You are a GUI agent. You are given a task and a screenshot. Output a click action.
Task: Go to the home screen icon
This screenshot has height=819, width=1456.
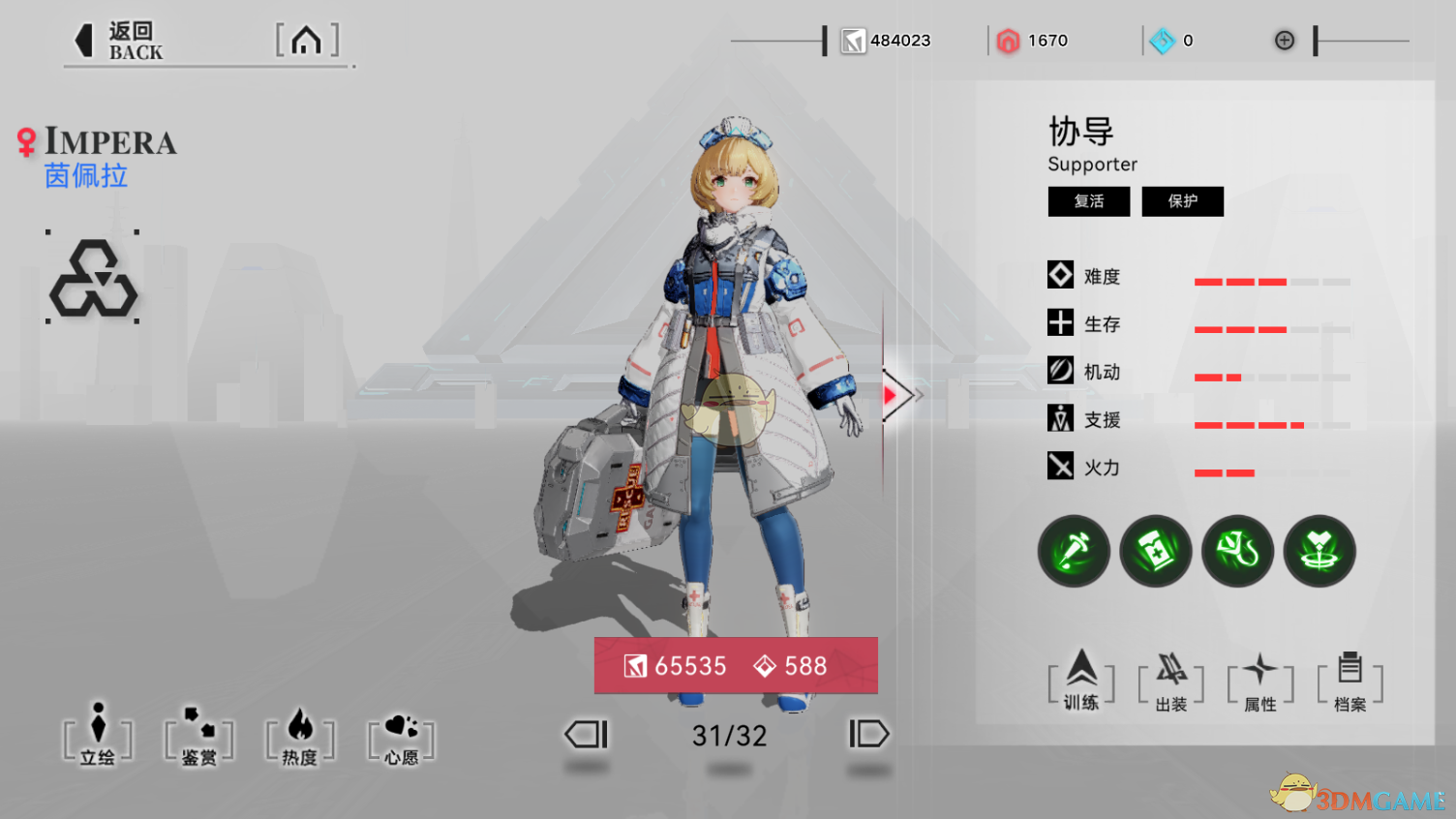(307, 41)
